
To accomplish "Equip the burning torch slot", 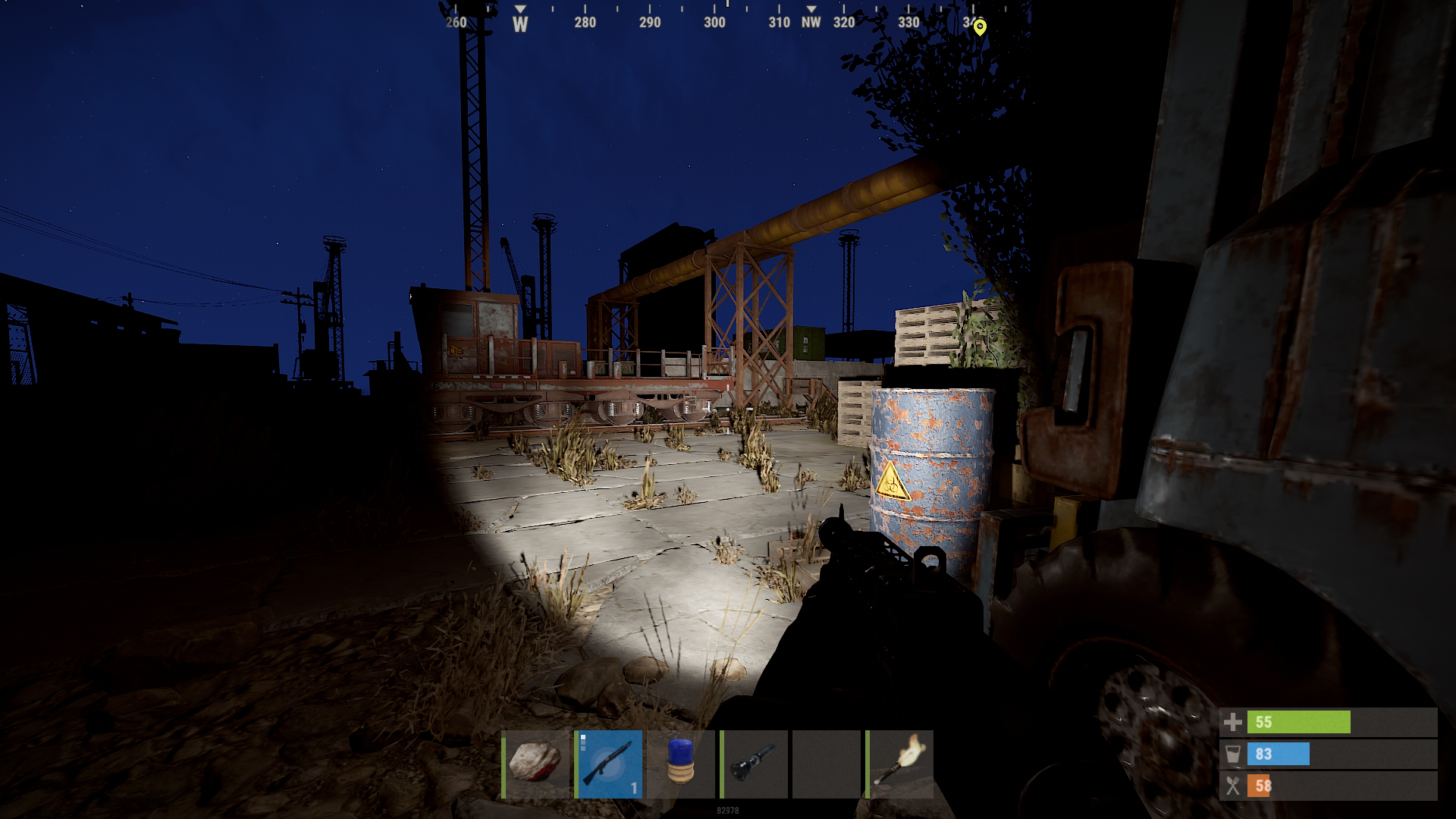I will point(900,764).
